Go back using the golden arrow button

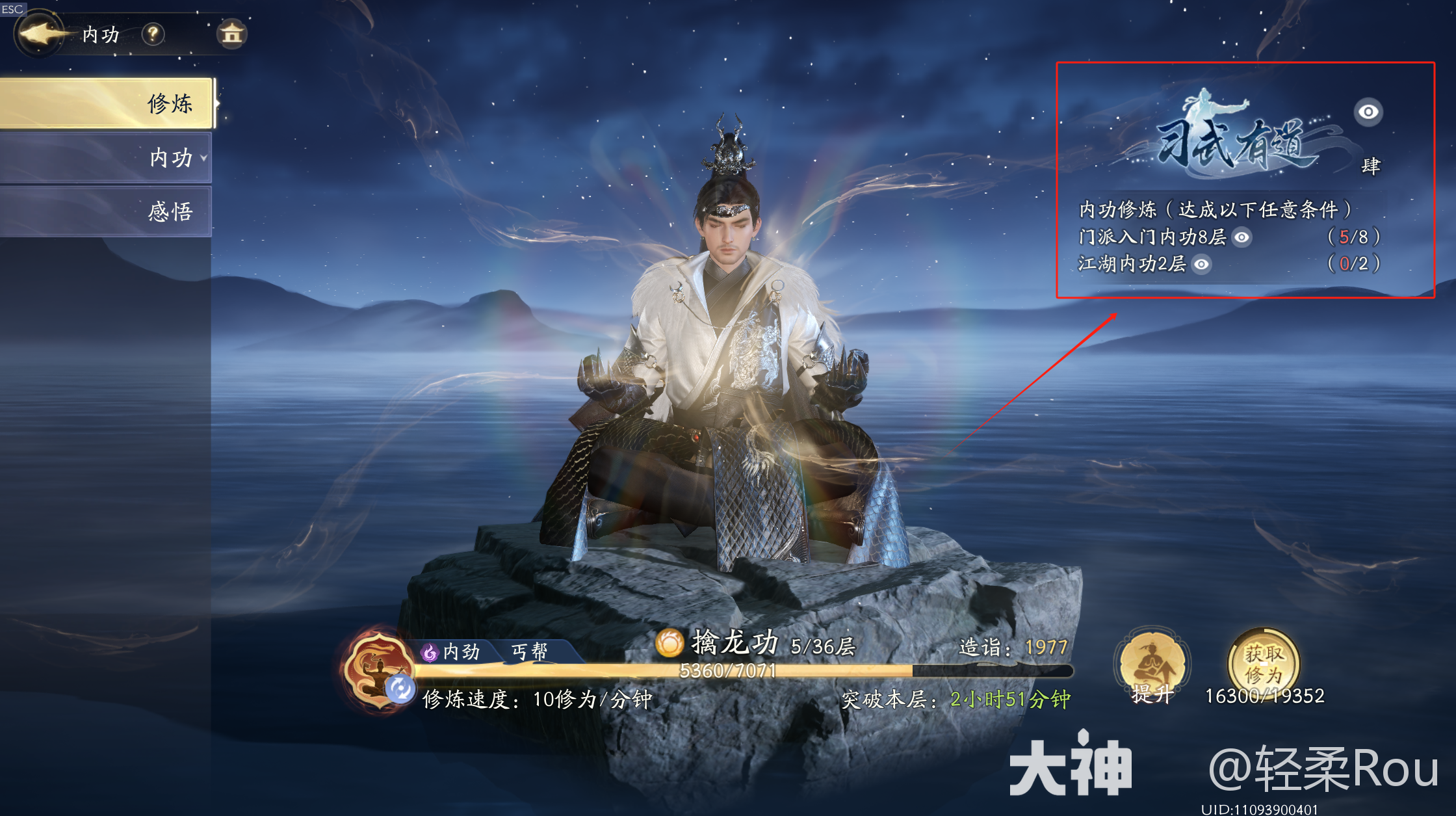coord(41,34)
